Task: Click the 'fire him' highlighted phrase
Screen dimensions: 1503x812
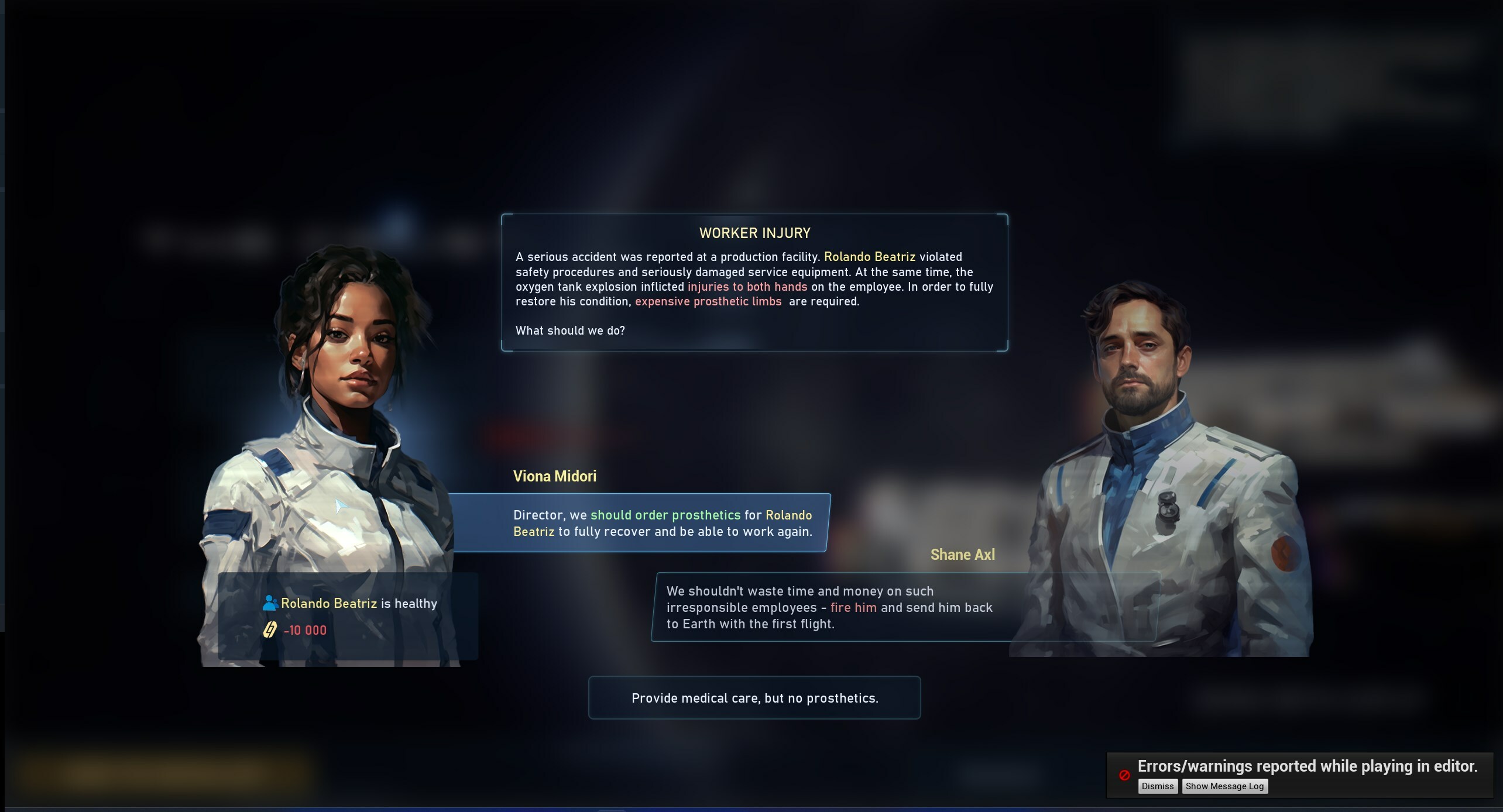Action: 853,607
